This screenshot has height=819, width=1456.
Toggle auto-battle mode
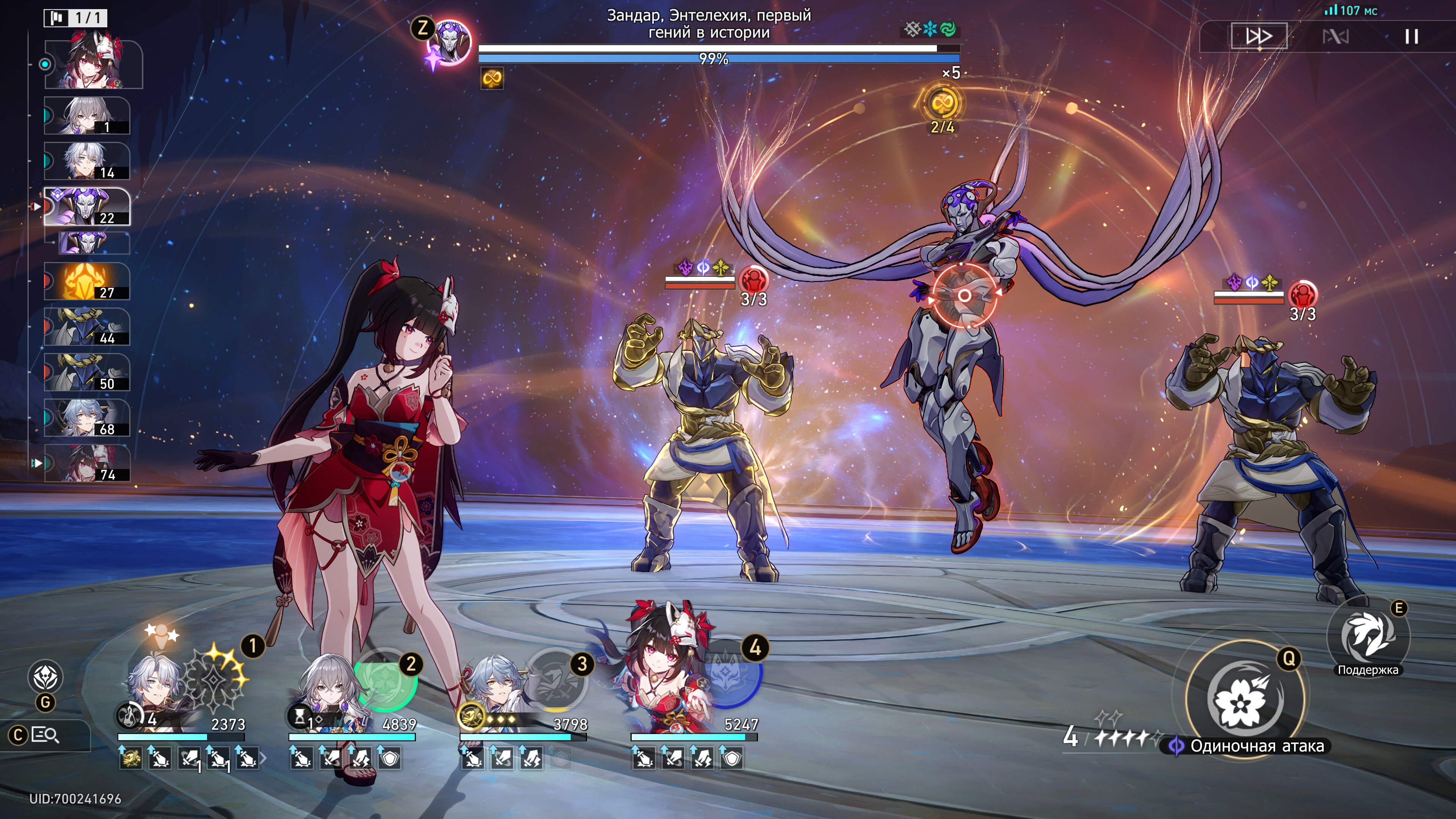coord(1335,37)
